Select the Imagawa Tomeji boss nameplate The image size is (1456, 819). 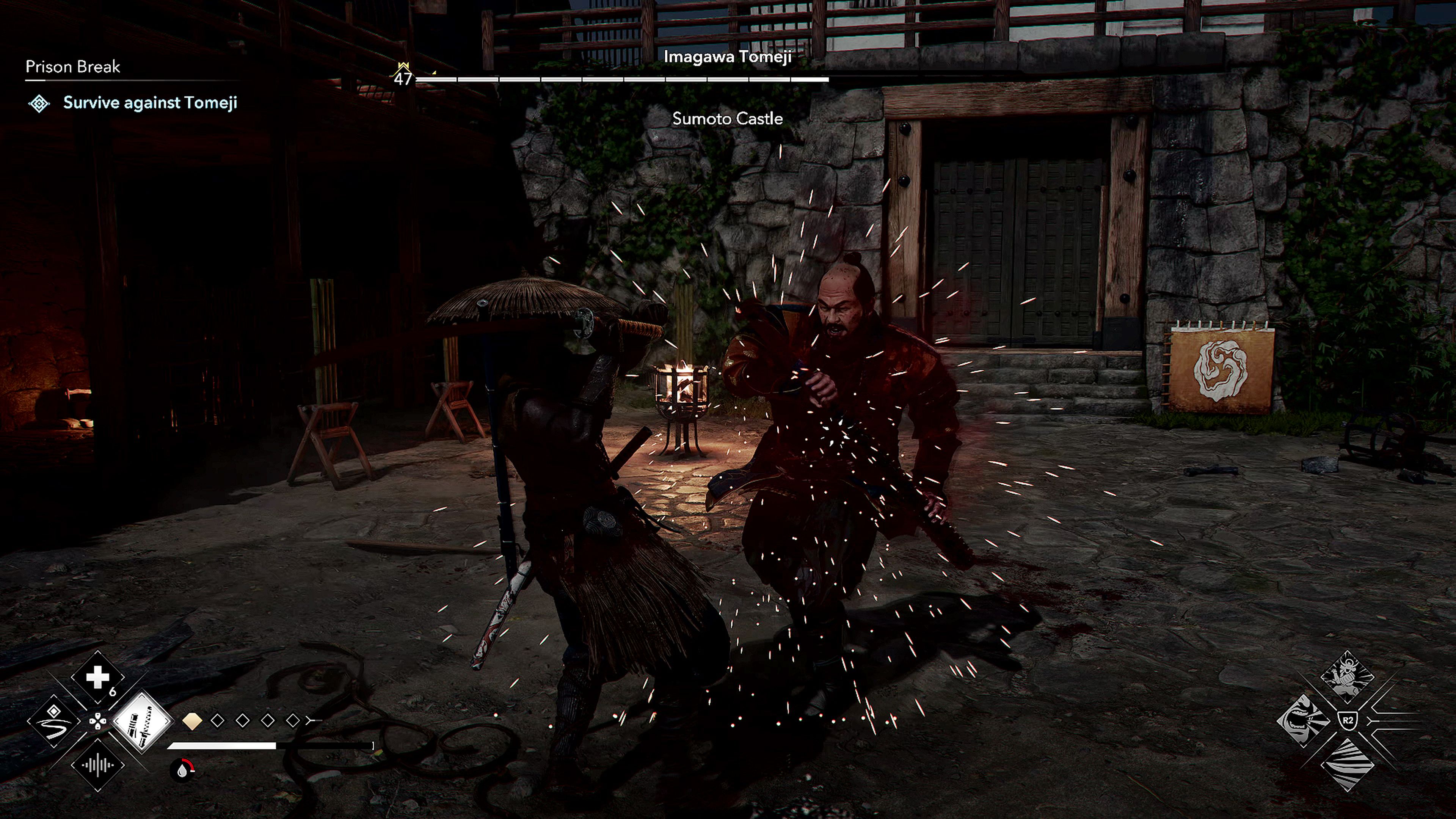[x=728, y=56]
